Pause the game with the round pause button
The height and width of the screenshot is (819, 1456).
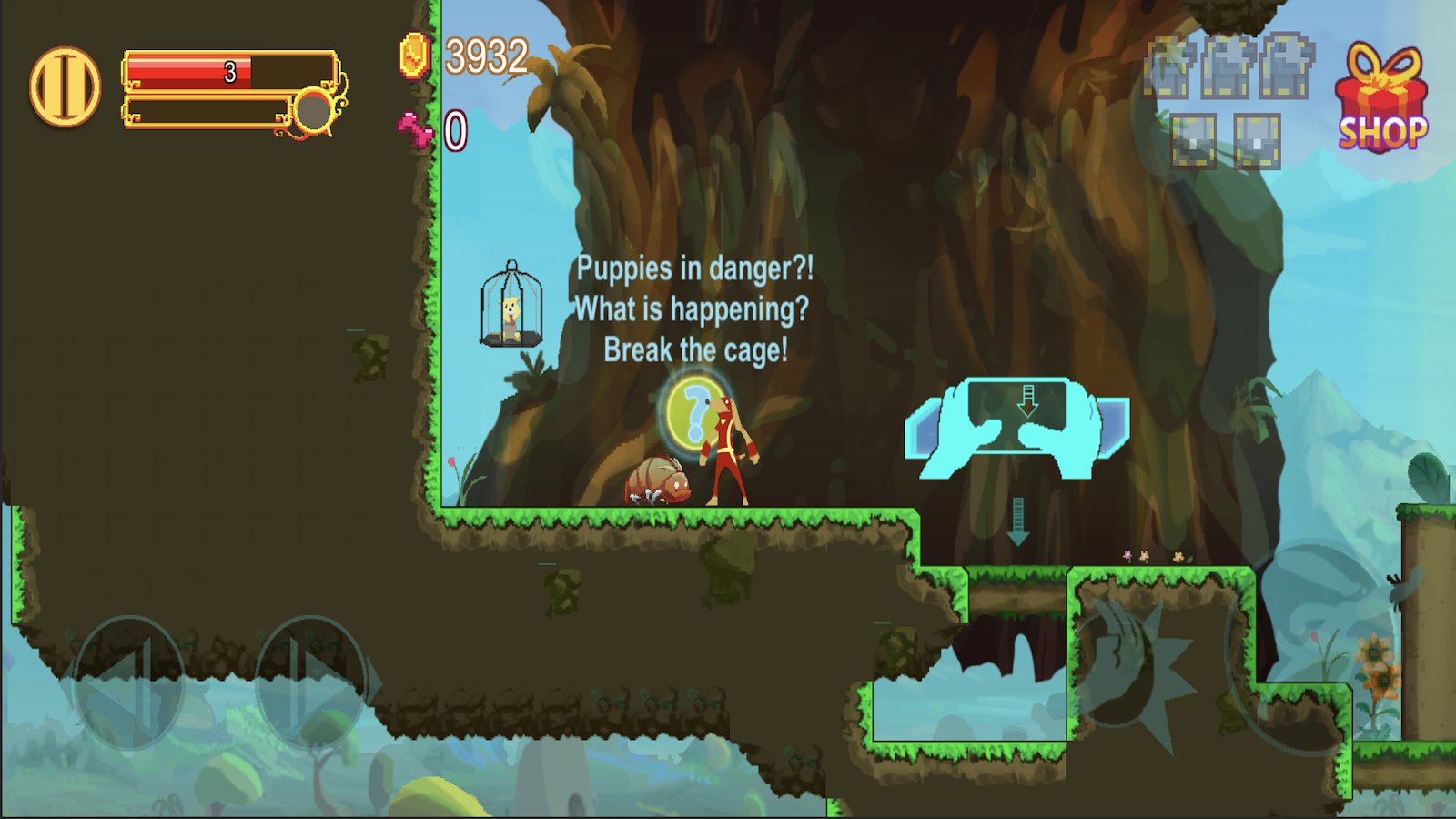coord(65,87)
